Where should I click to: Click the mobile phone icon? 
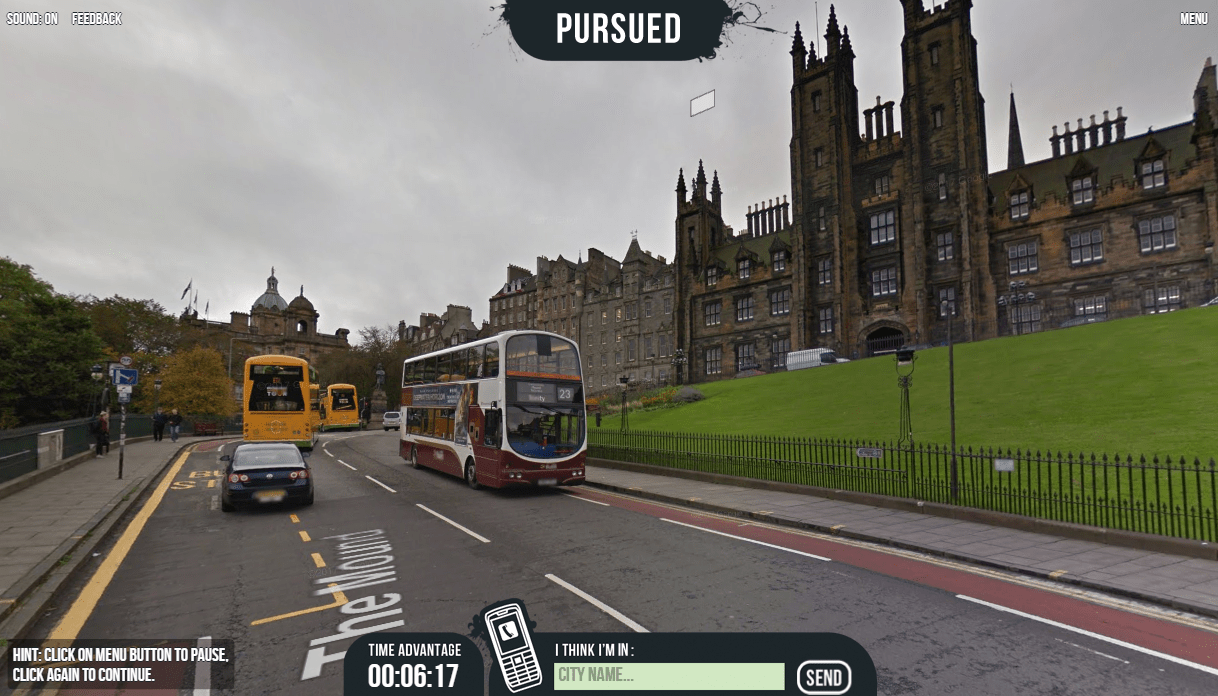click(x=512, y=646)
